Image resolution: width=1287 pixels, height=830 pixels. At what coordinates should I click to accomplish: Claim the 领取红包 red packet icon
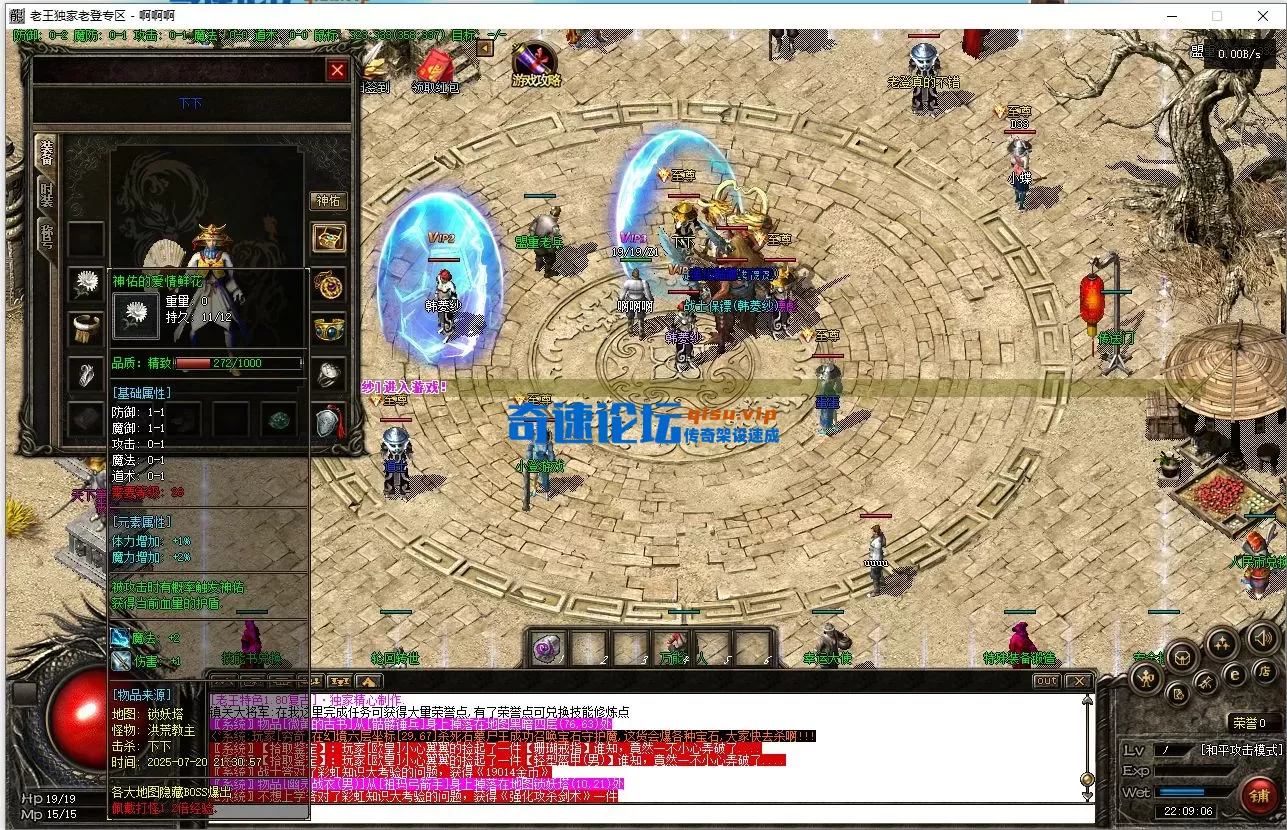coord(435,66)
